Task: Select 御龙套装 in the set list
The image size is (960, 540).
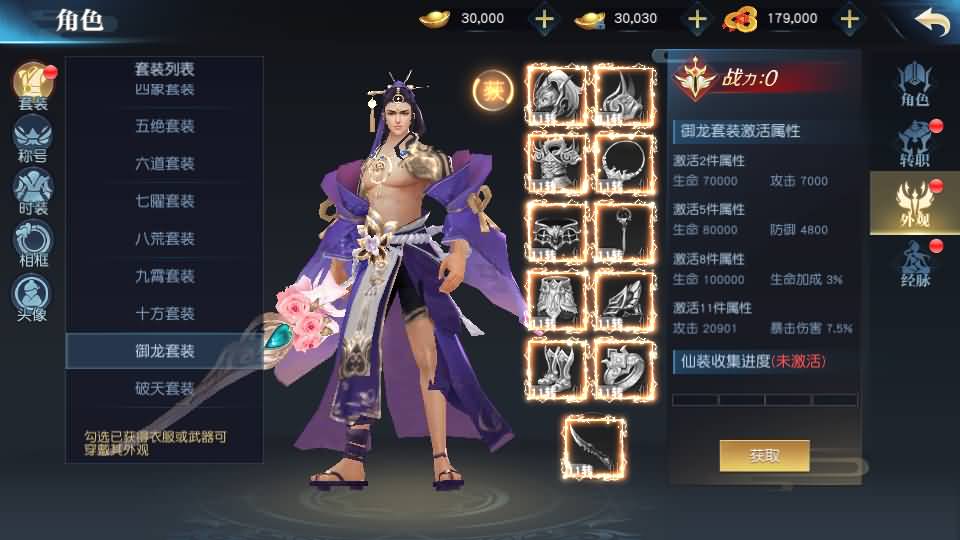Action: 165,351
